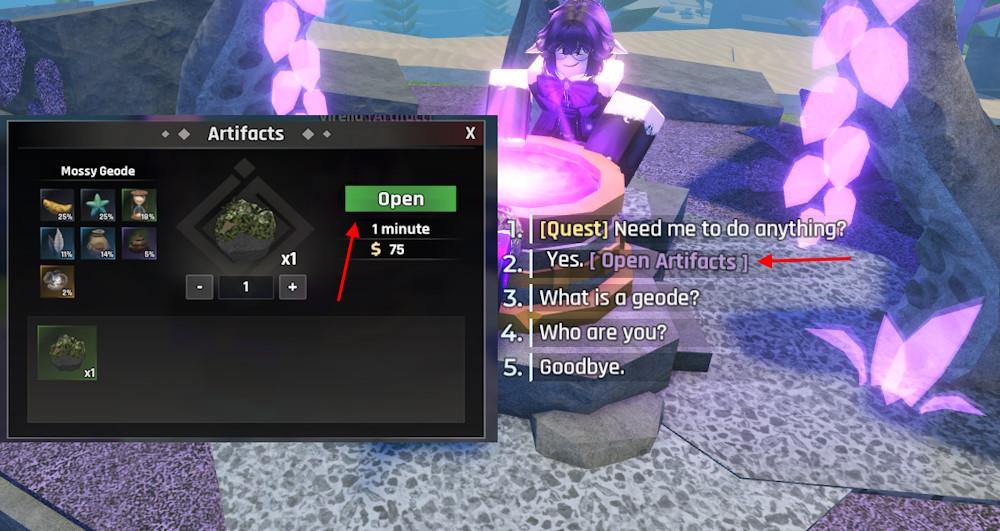
Task: Inspect the 5% stacked stones reward icon
Action: pyautogui.click(x=138, y=243)
